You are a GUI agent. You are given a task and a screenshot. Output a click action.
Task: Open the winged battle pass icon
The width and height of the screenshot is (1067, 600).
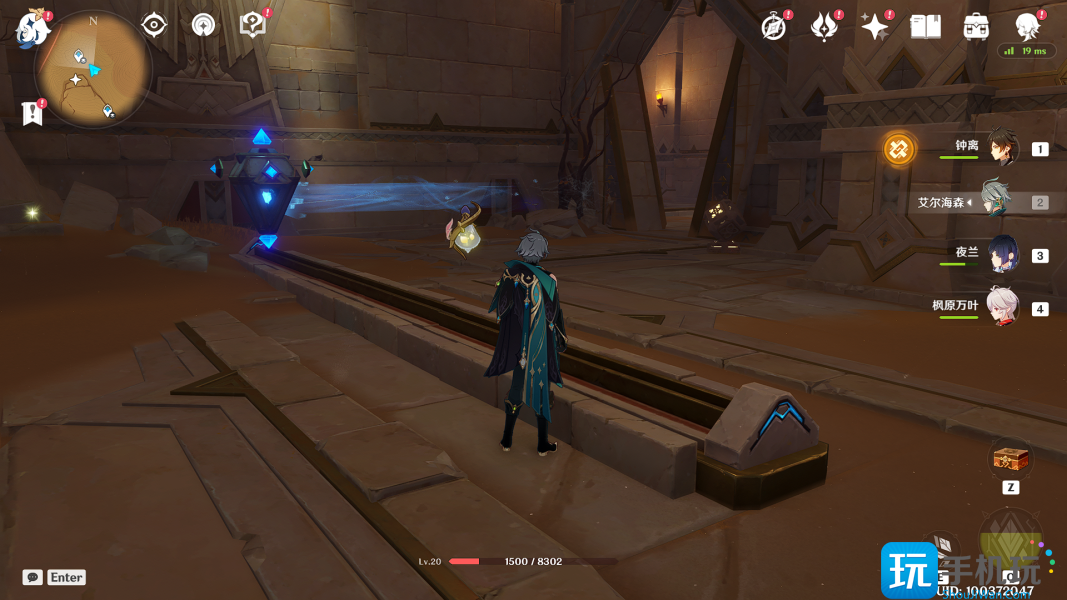pyautogui.click(x=825, y=27)
